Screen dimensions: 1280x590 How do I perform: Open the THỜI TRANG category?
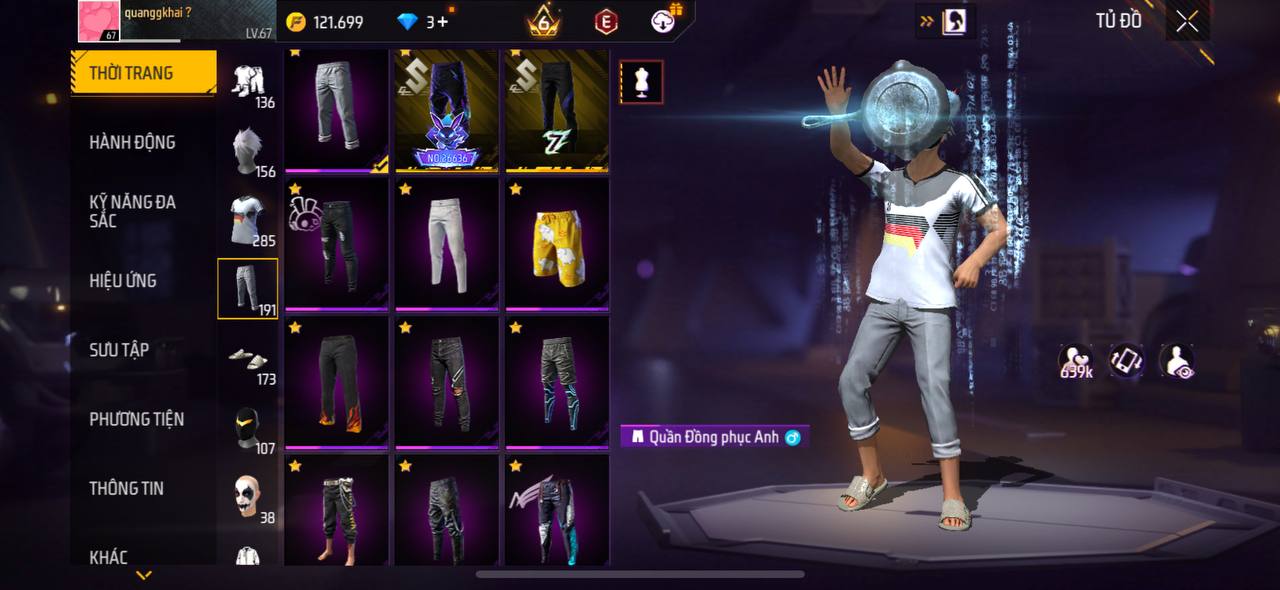(x=143, y=73)
